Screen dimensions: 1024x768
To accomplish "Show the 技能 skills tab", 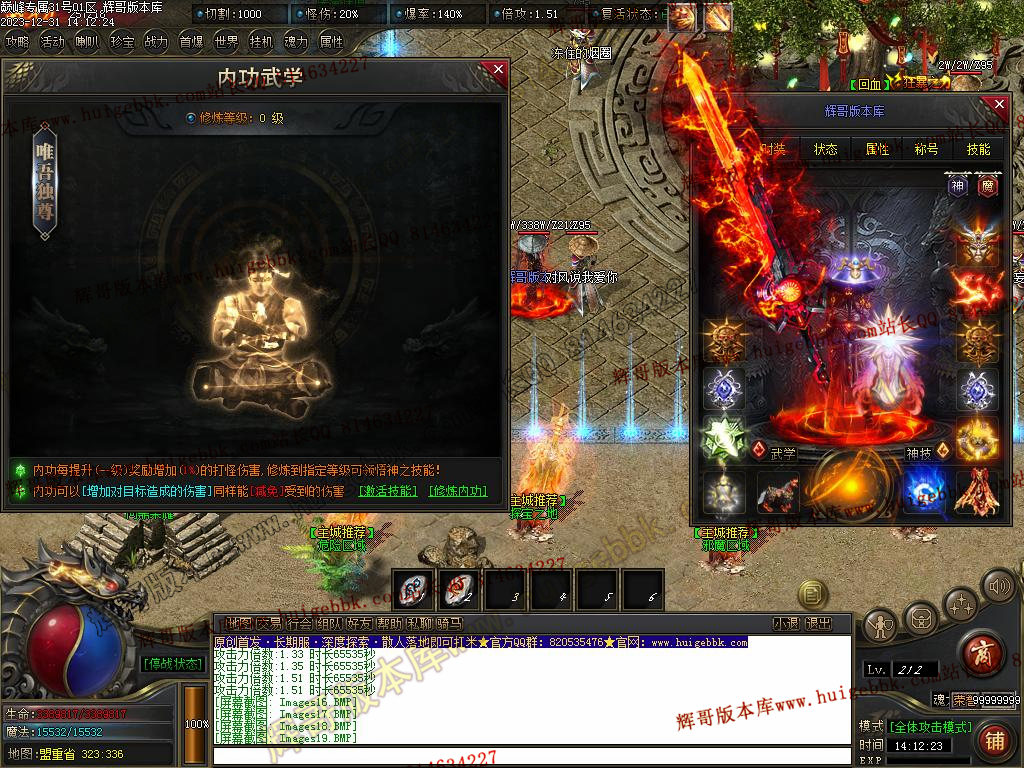I will [978, 149].
